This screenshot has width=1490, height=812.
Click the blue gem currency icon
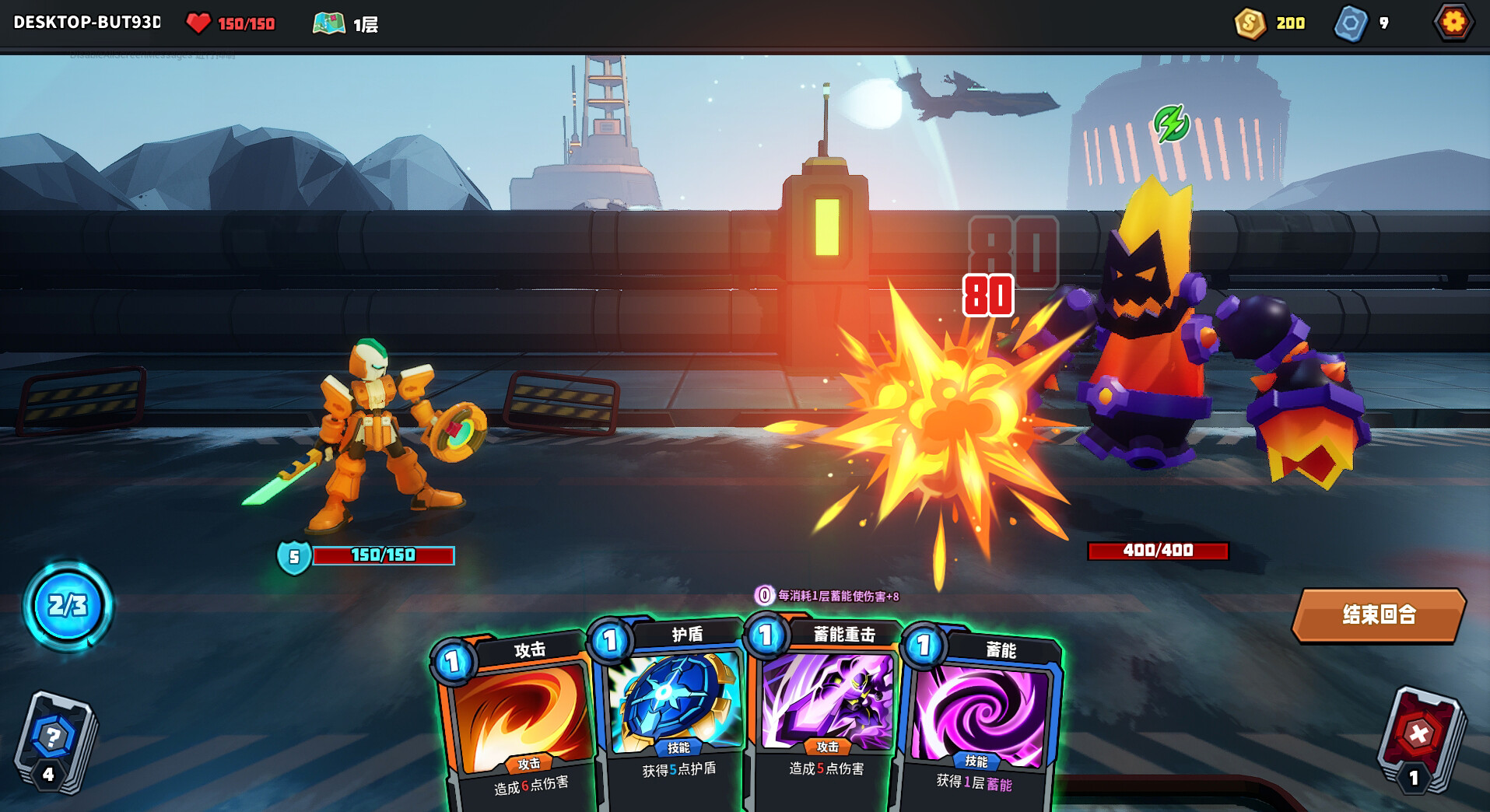pyautogui.click(x=1352, y=23)
